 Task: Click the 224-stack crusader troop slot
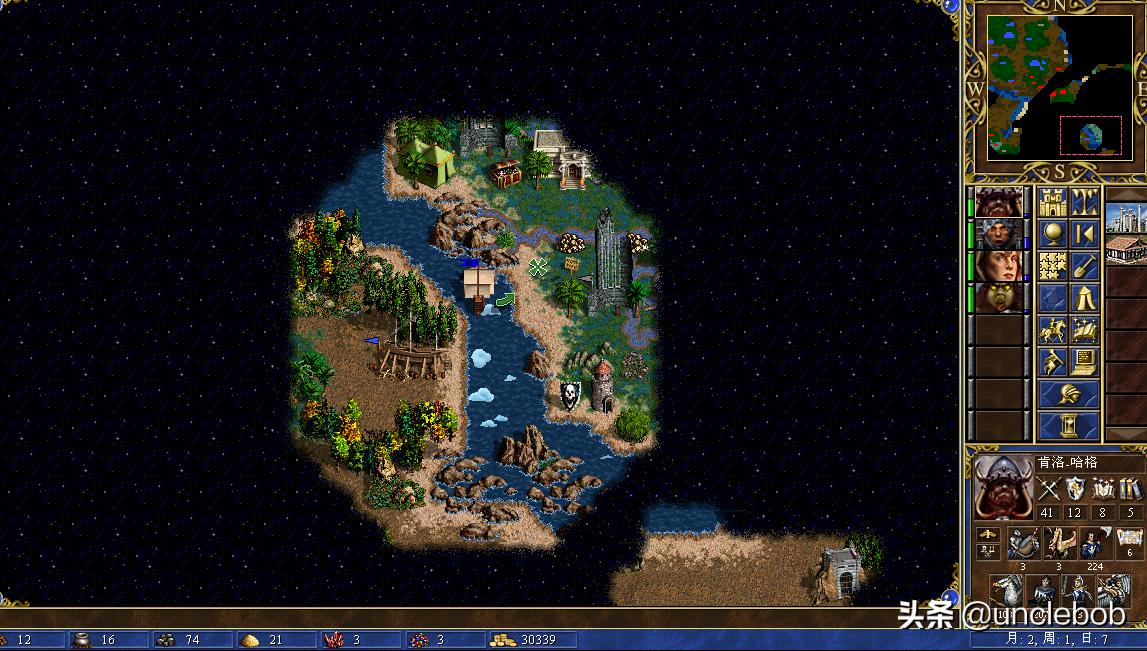point(1094,544)
